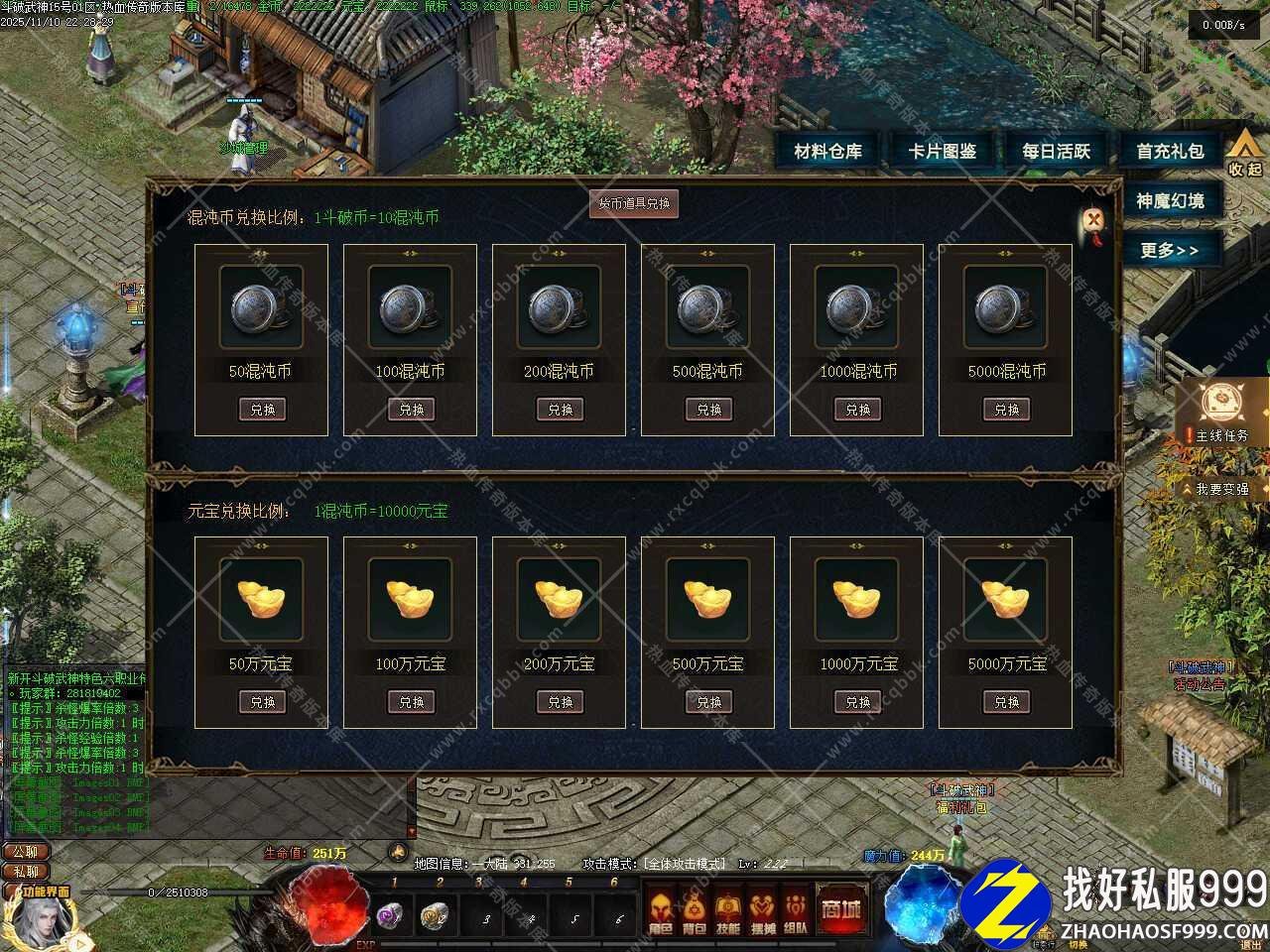This screenshot has width=1270, height=952.
Task: Click 兑换 under 1000万元宝
Action: [x=857, y=702]
